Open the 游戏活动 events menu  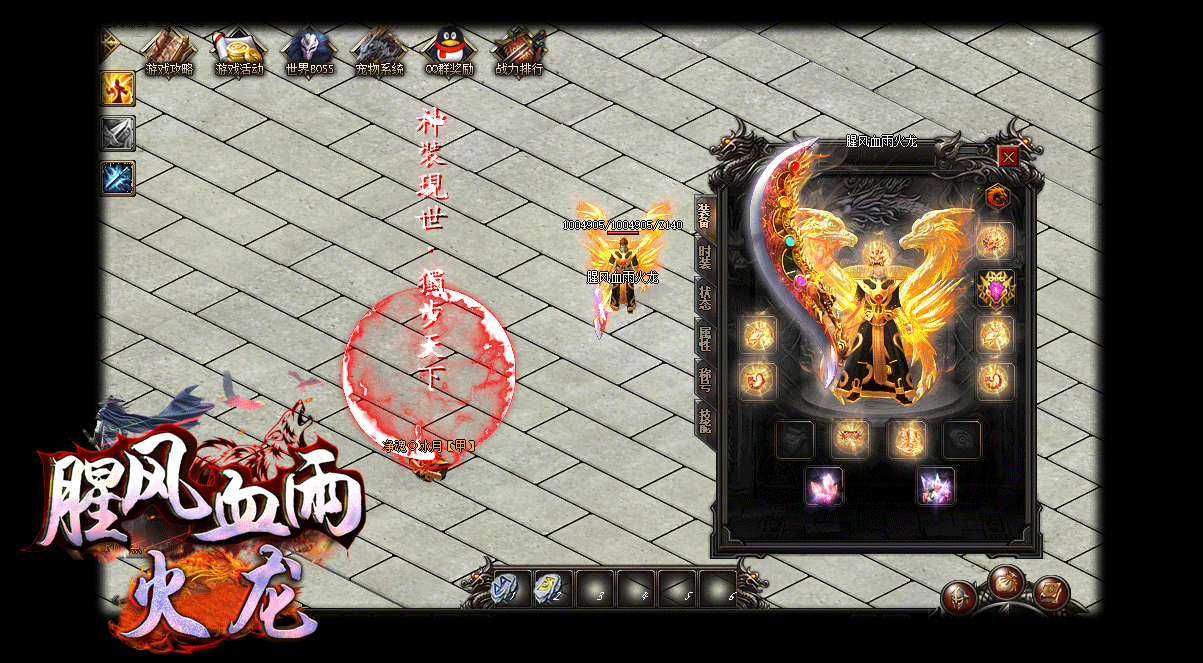pyautogui.click(x=239, y=52)
